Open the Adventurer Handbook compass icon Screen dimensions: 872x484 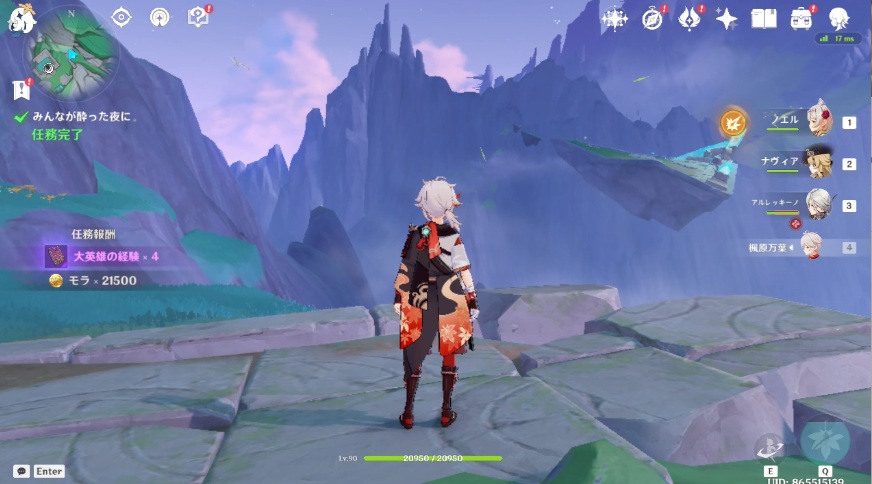653,18
